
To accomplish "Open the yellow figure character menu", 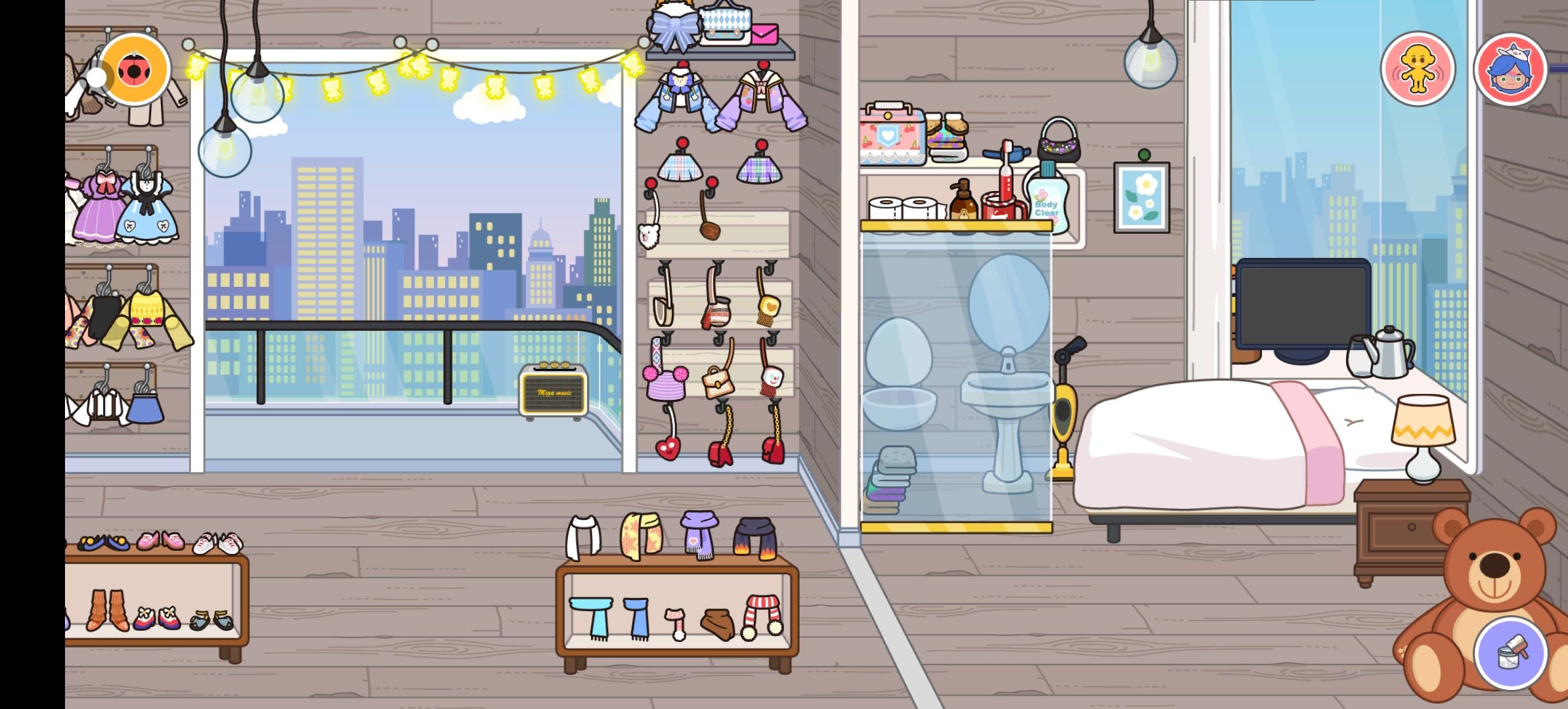I will (x=1418, y=69).
